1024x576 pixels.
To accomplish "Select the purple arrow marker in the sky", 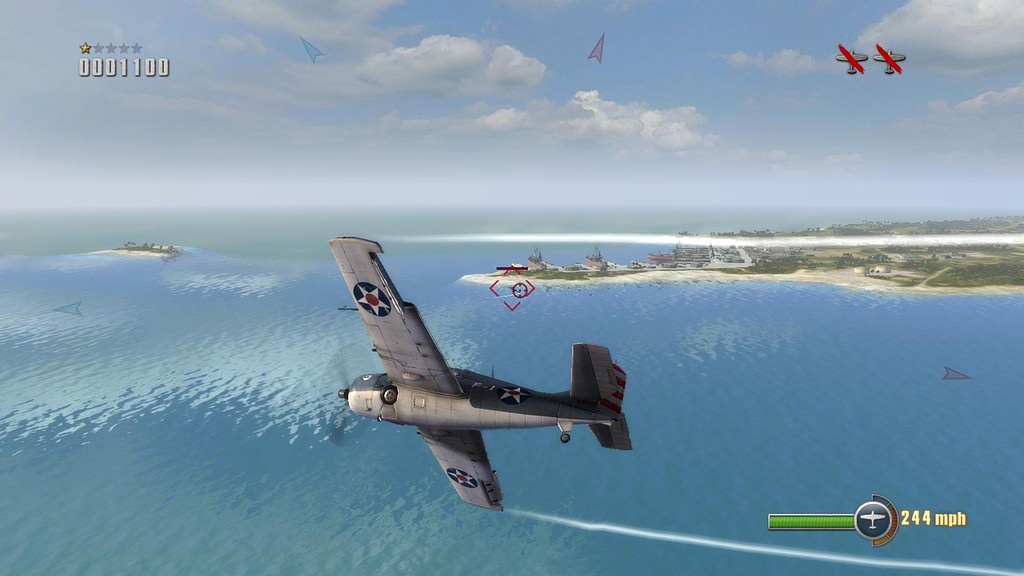I will [x=597, y=48].
